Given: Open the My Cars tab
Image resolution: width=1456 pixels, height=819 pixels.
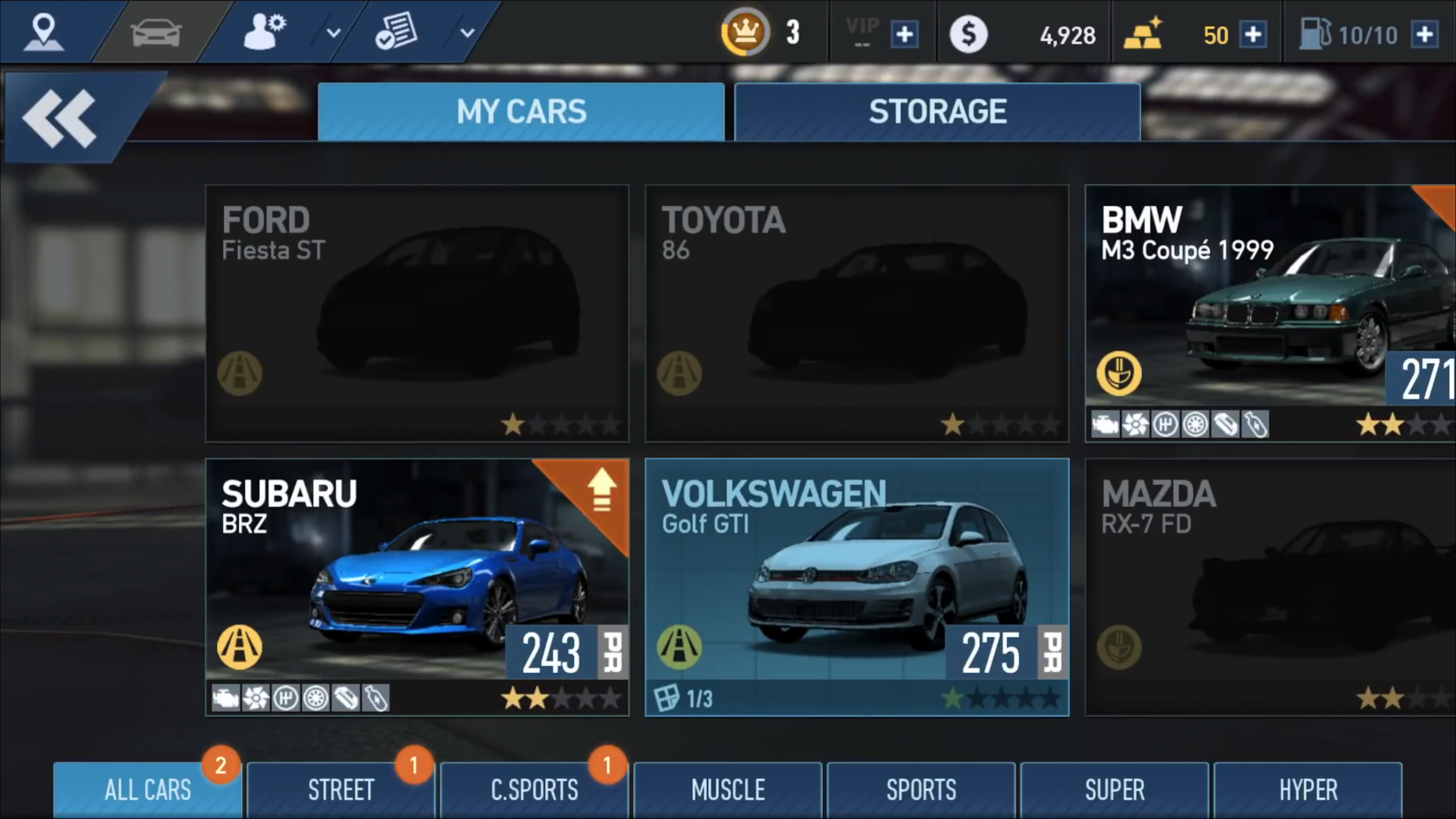Looking at the screenshot, I should click(521, 111).
